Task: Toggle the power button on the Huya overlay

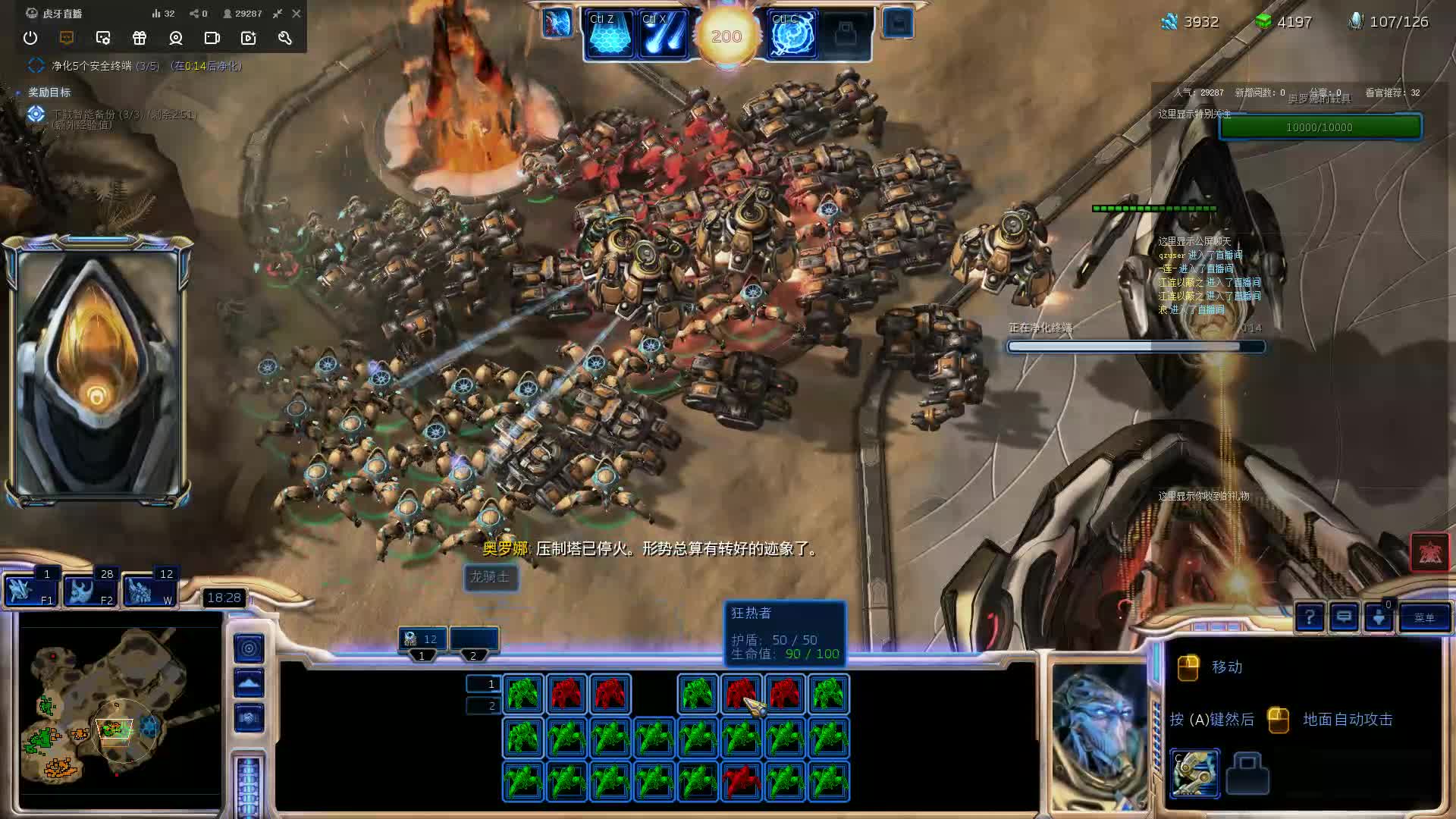Action: pos(30,38)
